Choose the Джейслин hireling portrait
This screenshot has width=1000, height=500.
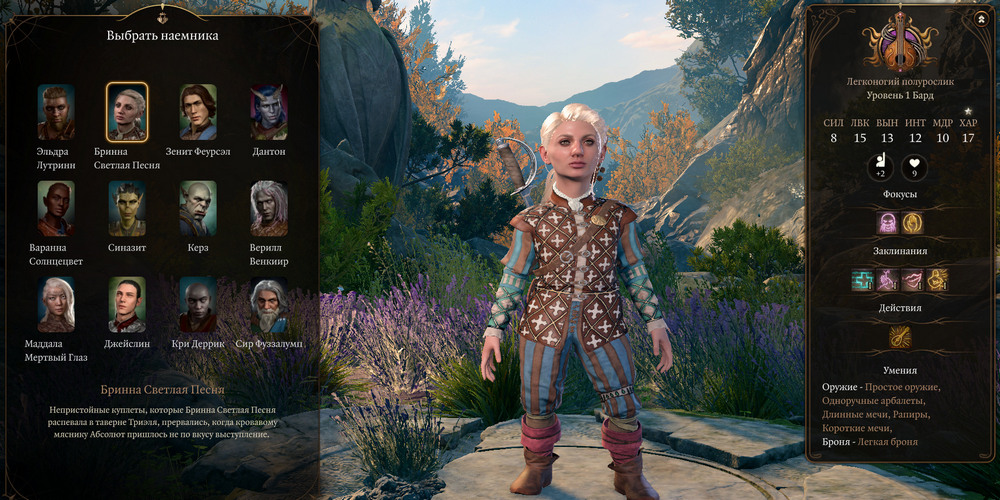click(x=127, y=304)
